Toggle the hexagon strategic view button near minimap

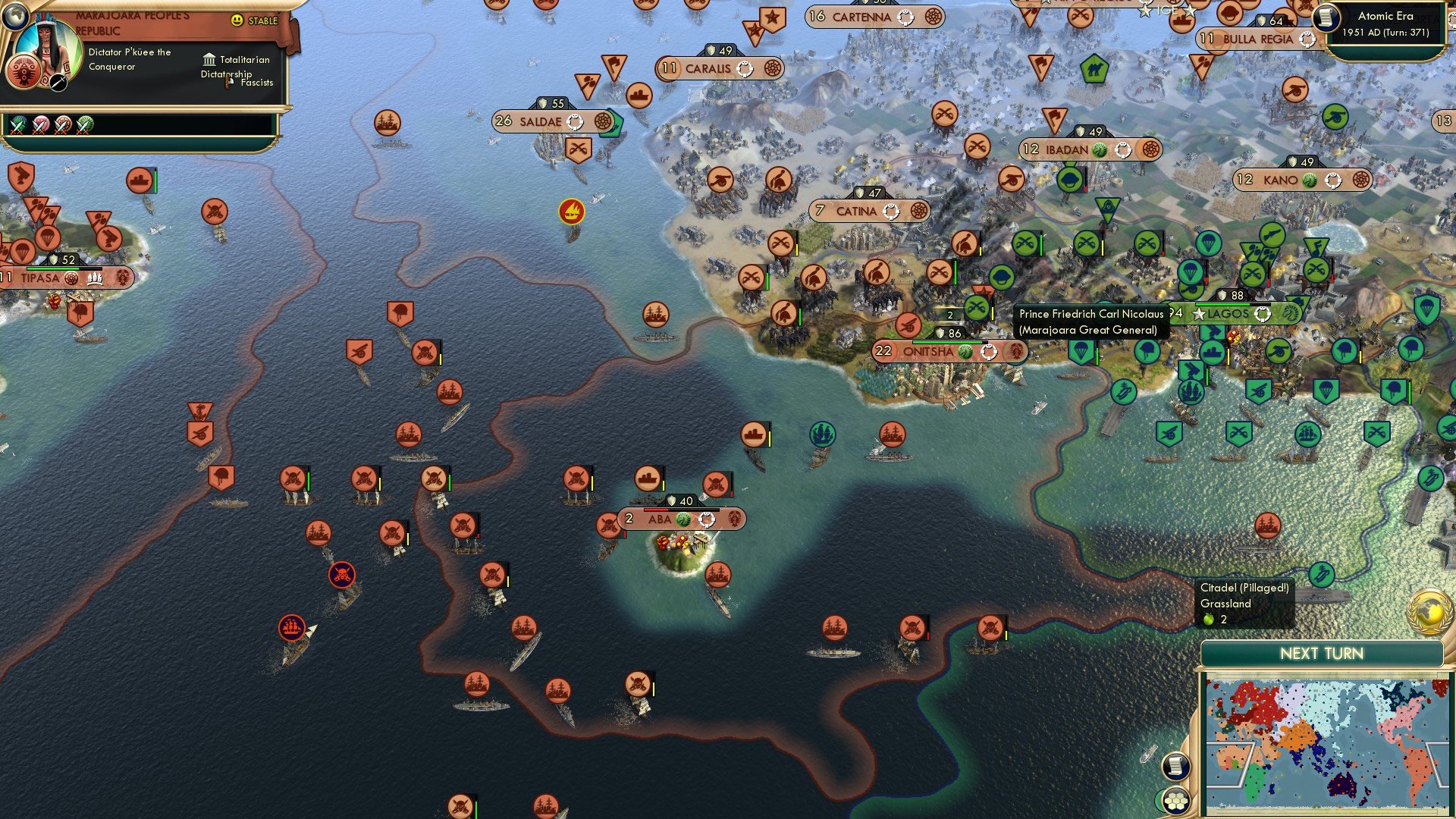click(x=1178, y=800)
